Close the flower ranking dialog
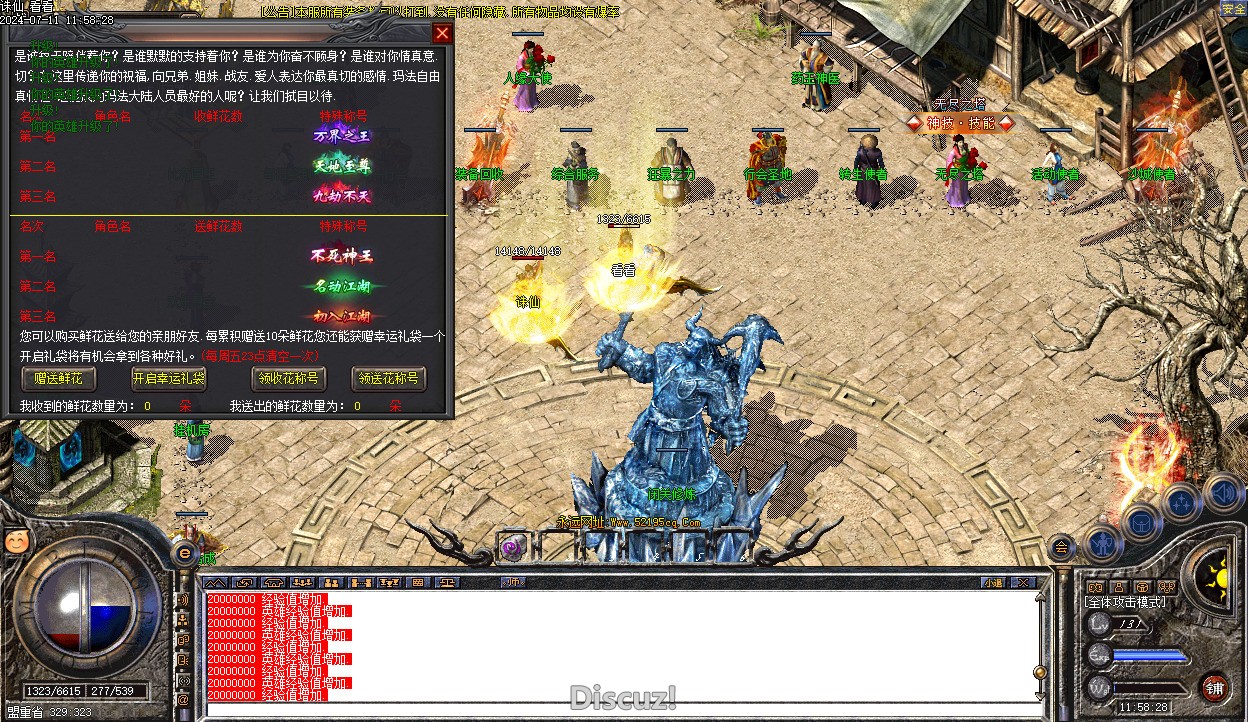The width and height of the screenshot is (1248, 722). click(x=442, y=33)
